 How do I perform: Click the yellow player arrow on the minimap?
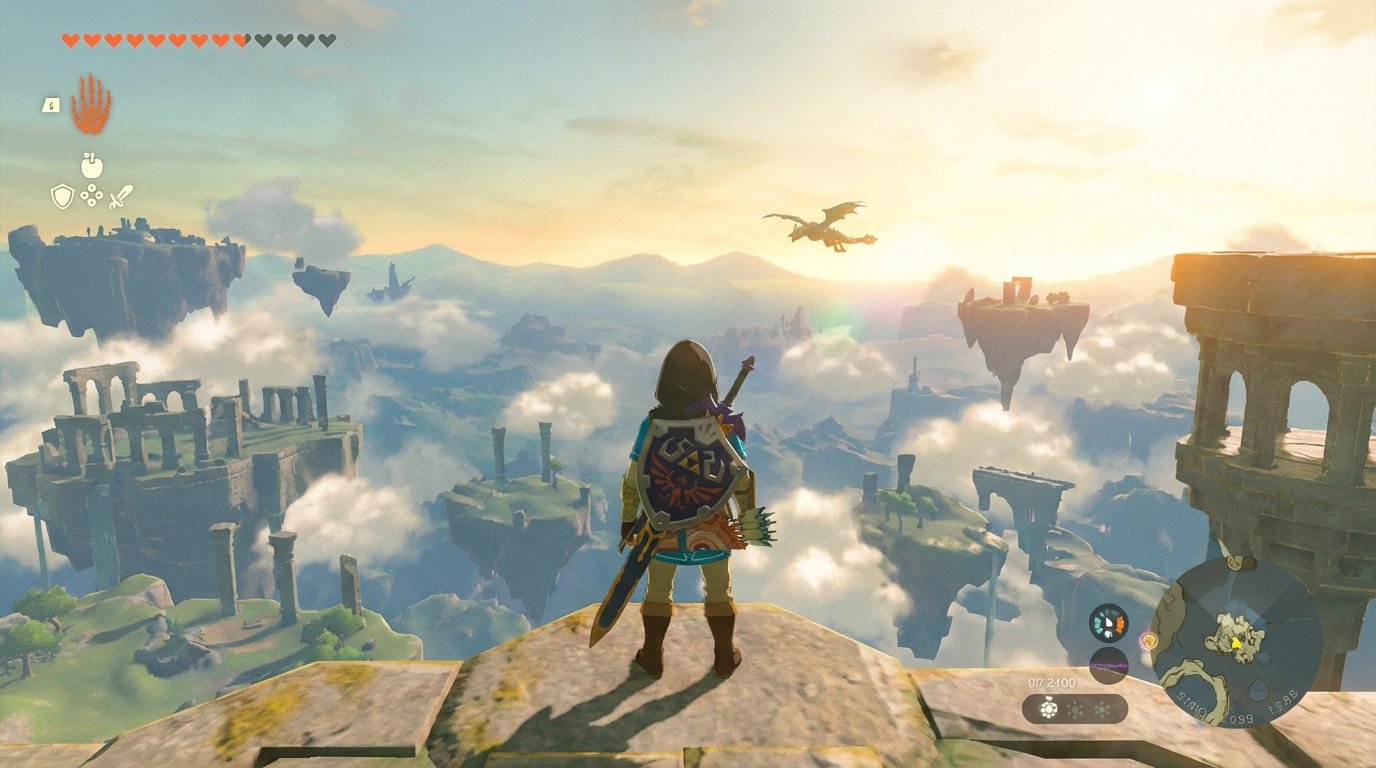pos(1236,643)
